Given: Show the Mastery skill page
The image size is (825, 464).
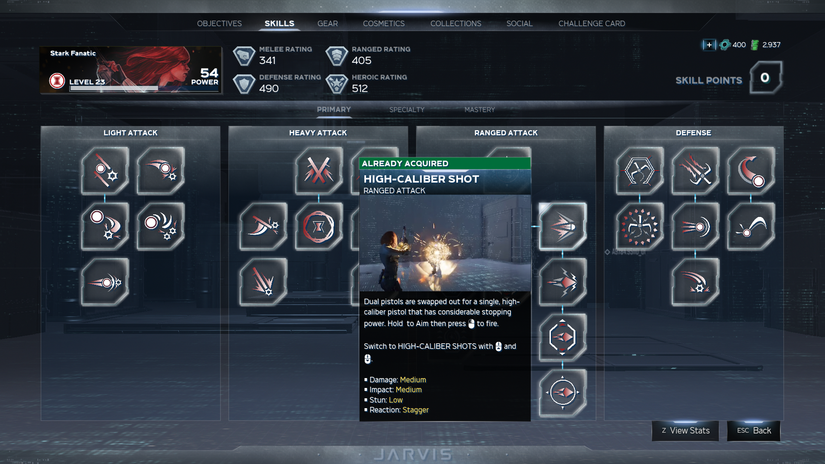Looking at the screenshot, I should click(479, 109).
